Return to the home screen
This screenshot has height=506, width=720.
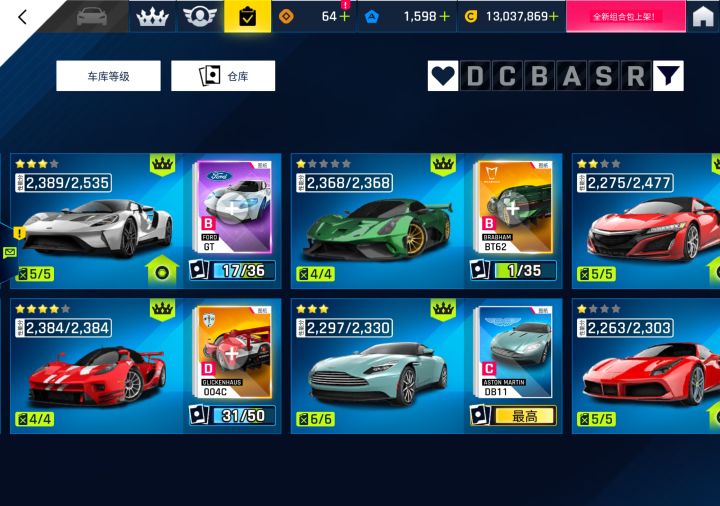tap(703, 17)
